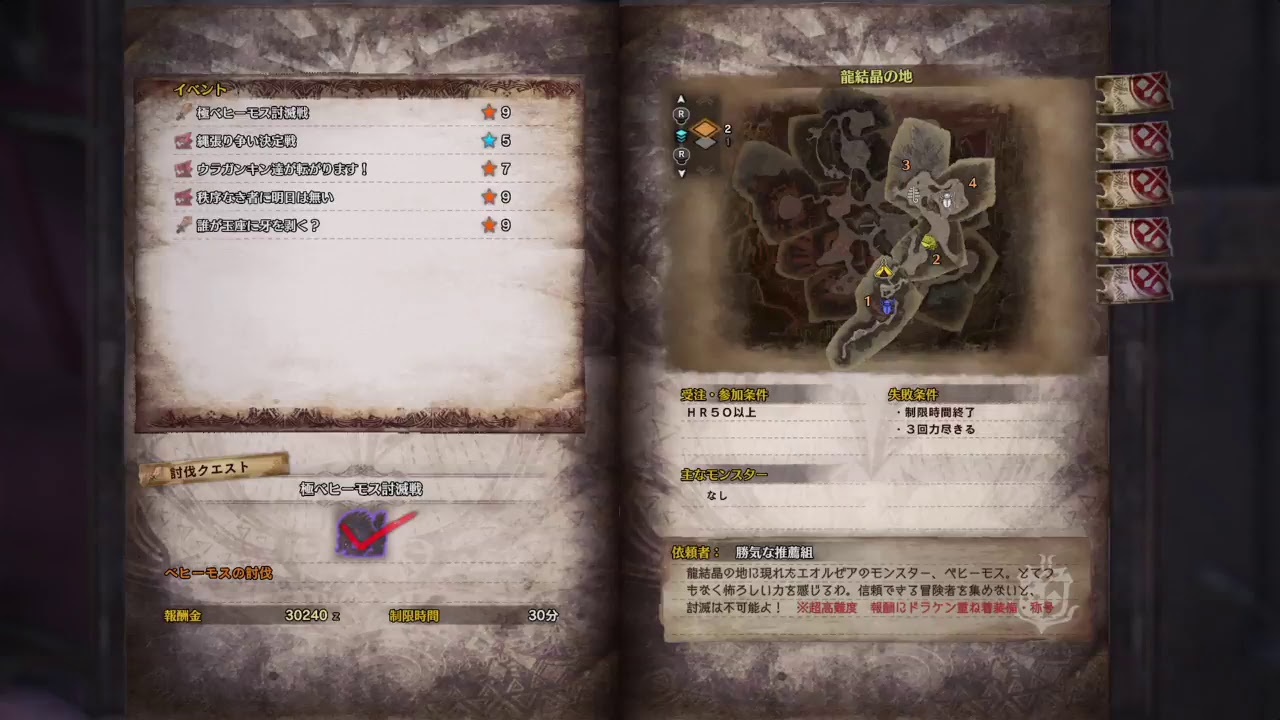
Task: Select the white monster icon in area 4
Action: (947, 200)
